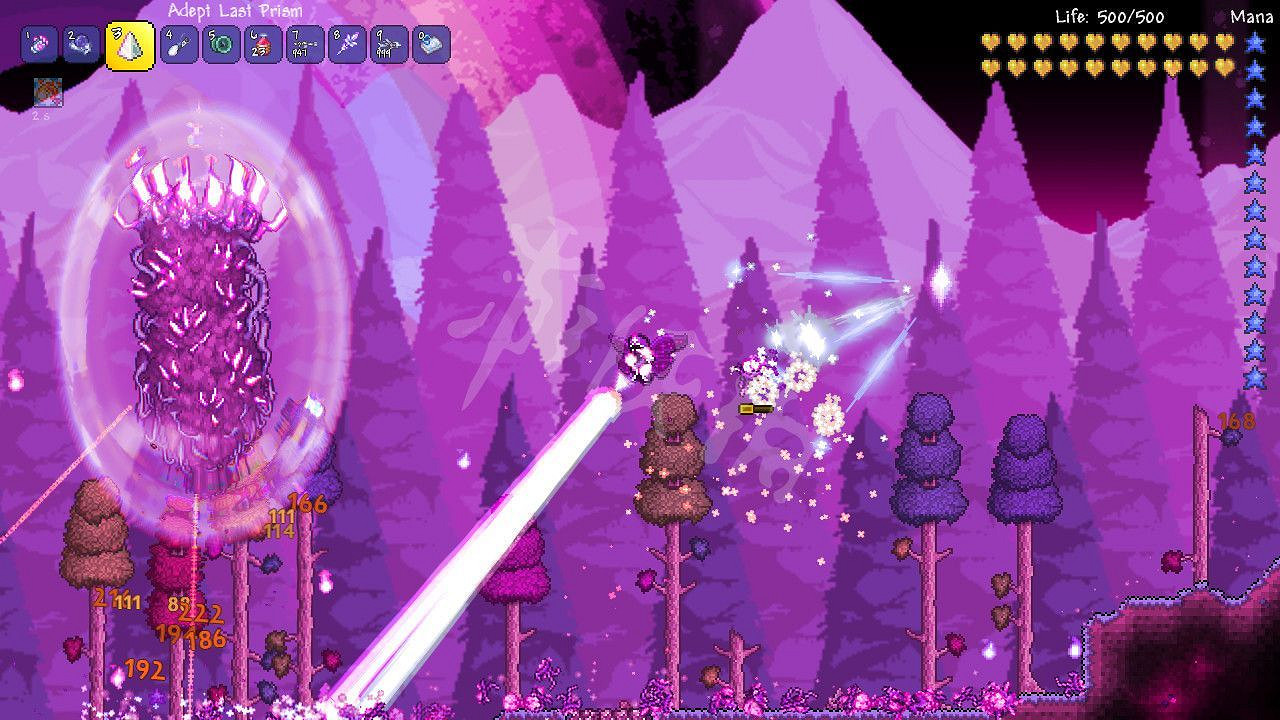Click the bottom mana star in the column
This screenshot has width=1280, height=720.
(1253, 380)
